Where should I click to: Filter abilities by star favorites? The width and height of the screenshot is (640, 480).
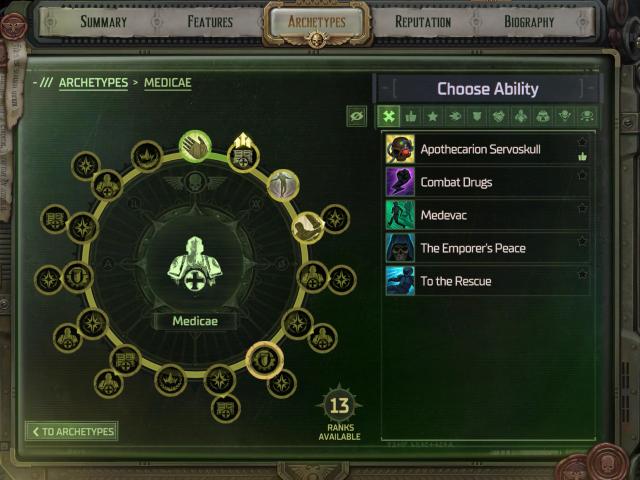pos(433,116)
